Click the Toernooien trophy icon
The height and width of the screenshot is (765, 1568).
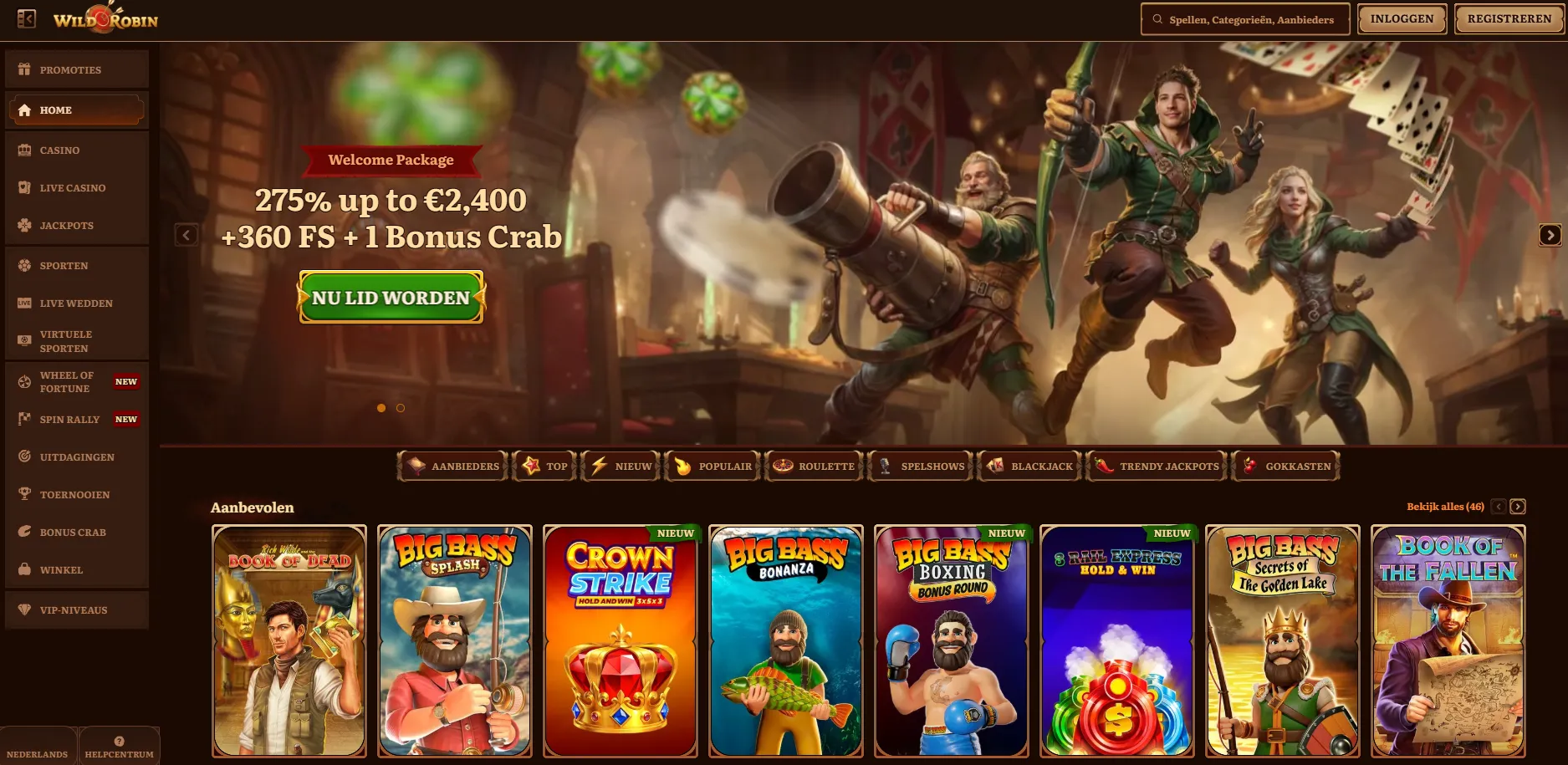24,494
